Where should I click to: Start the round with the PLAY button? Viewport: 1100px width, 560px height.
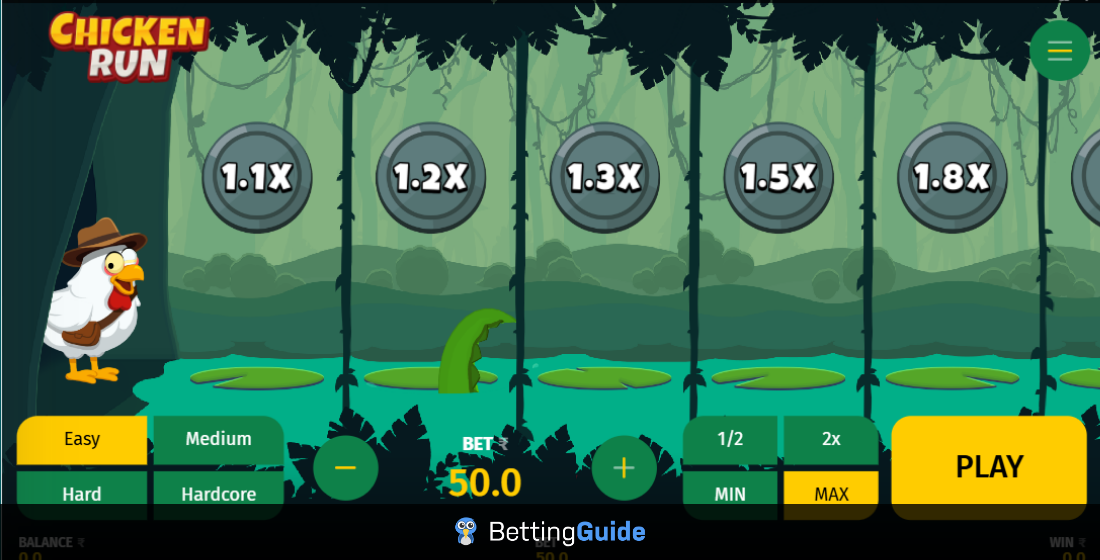point(988,466)
